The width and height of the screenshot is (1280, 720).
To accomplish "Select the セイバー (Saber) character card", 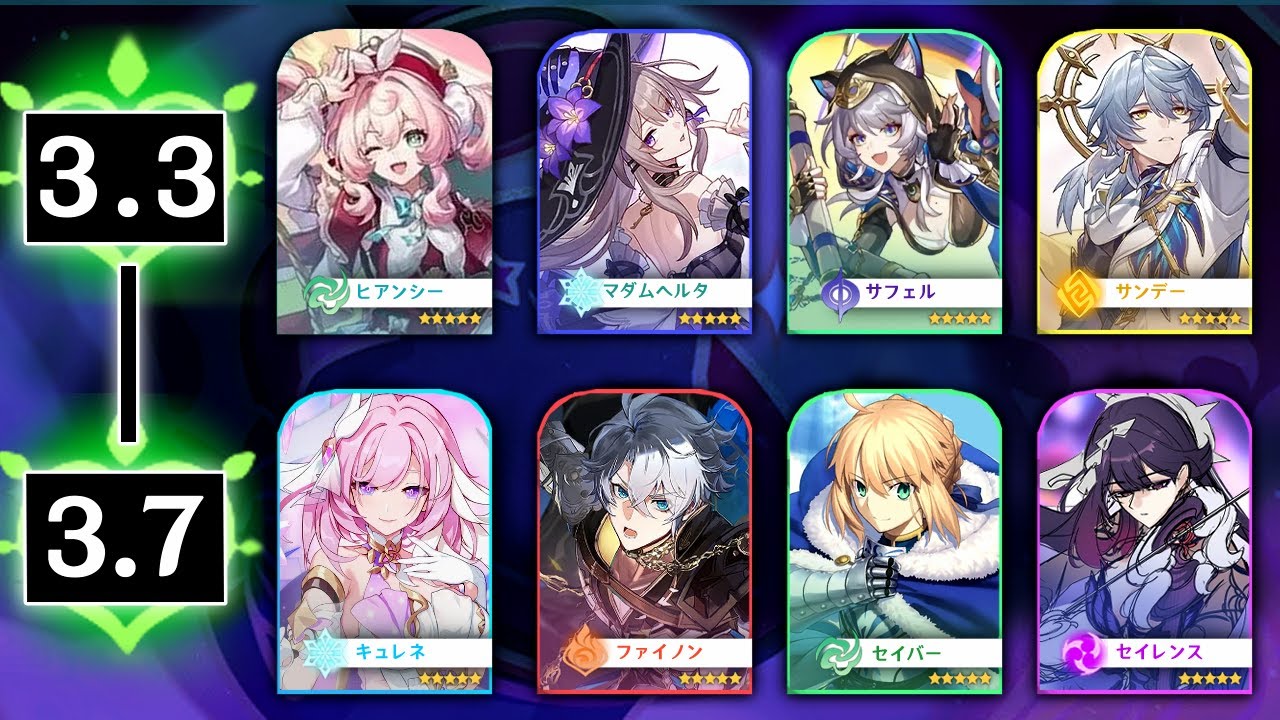I will (x=894, y=540).
